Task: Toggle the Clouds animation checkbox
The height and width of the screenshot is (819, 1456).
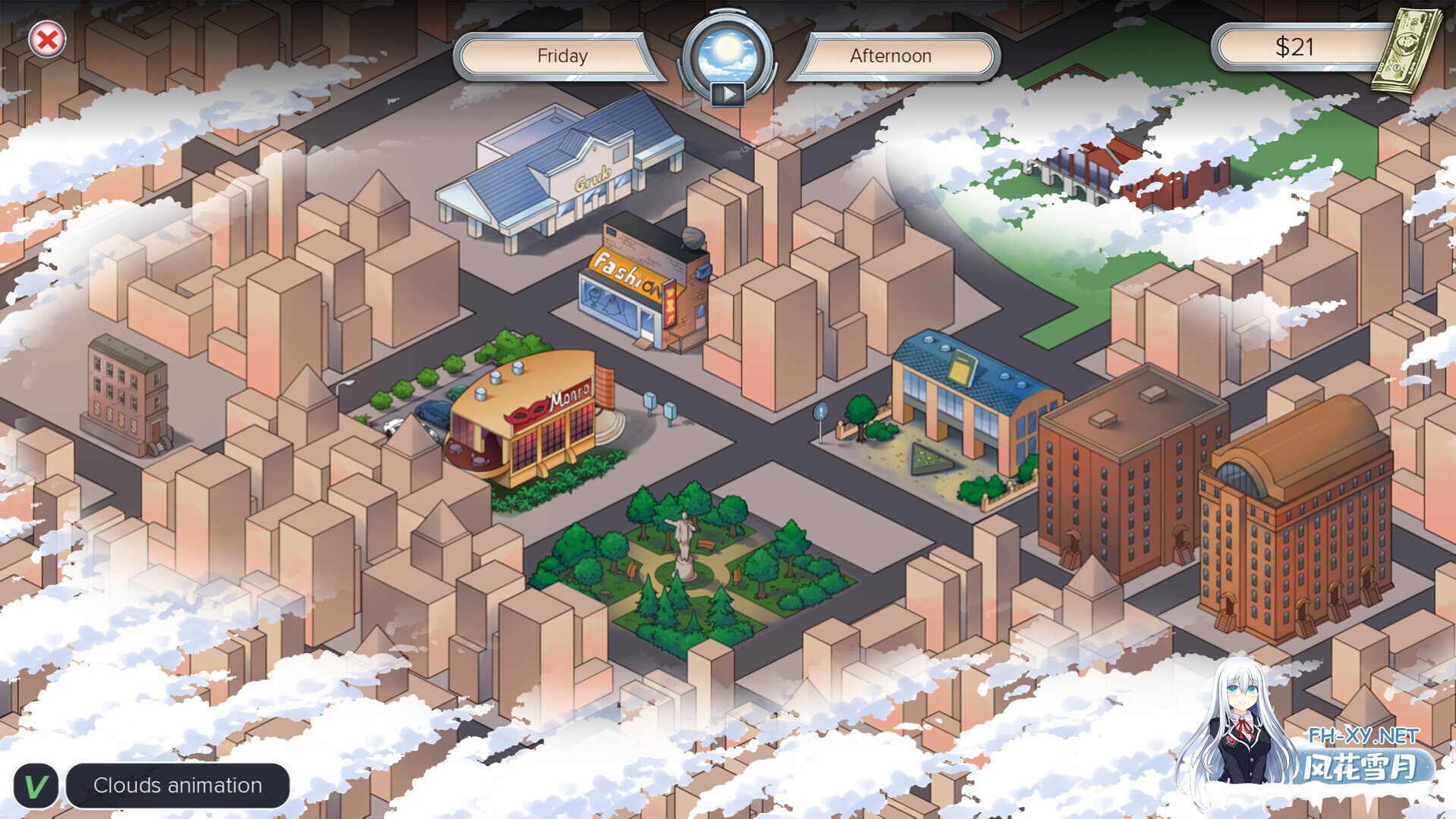Action: [x=36, y=786]
